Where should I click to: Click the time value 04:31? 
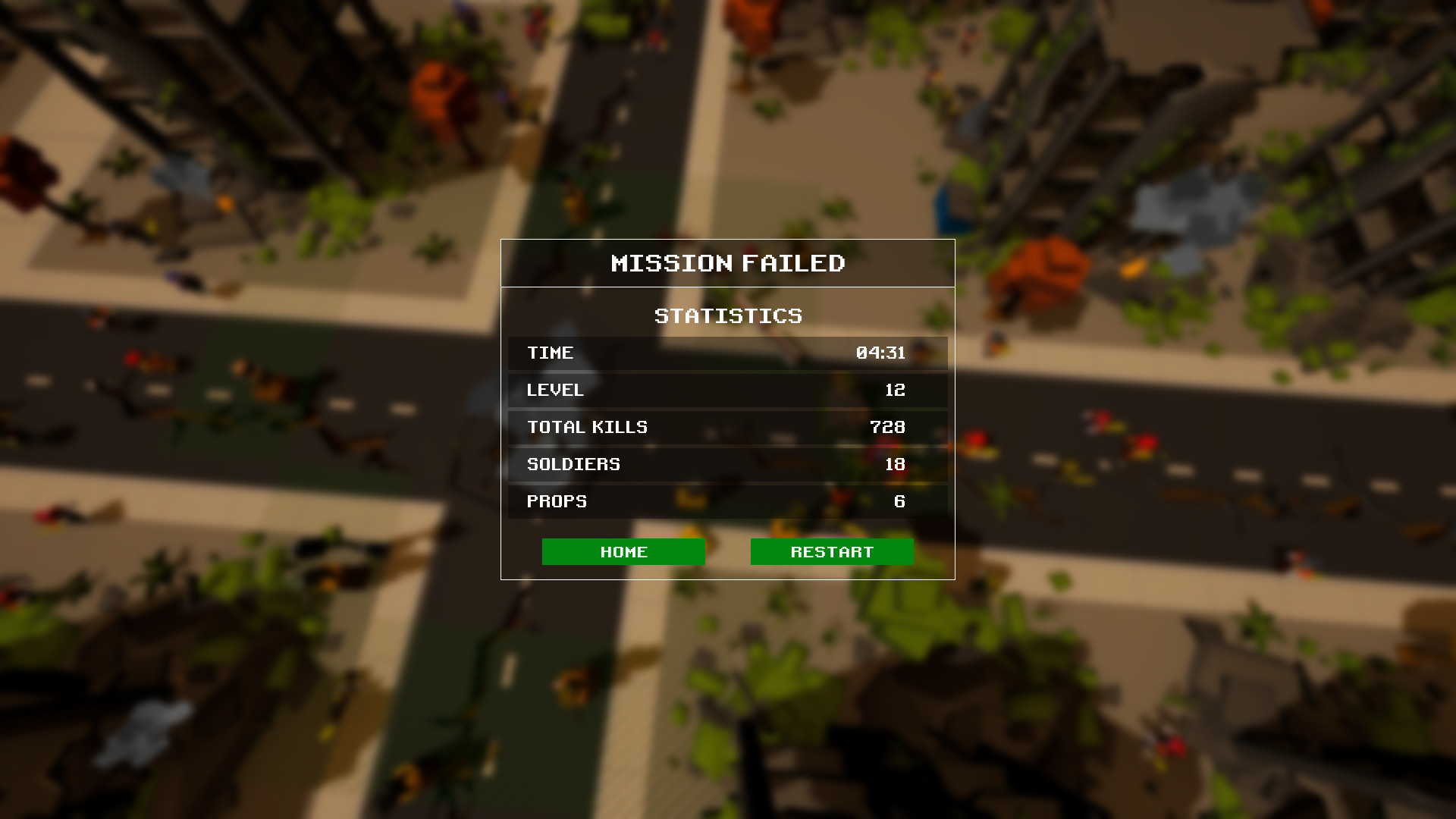click(882, 353)
